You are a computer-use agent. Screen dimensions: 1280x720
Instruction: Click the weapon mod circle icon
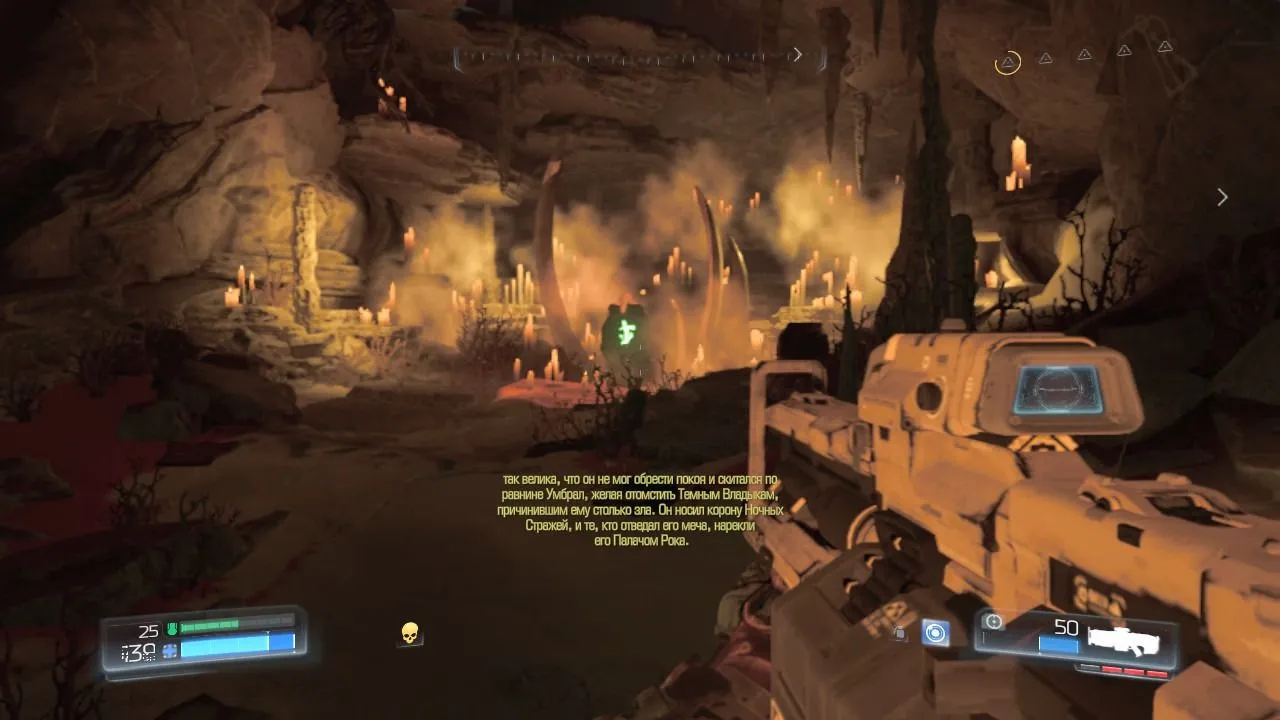pyautogui.click(x=993, y=622)
